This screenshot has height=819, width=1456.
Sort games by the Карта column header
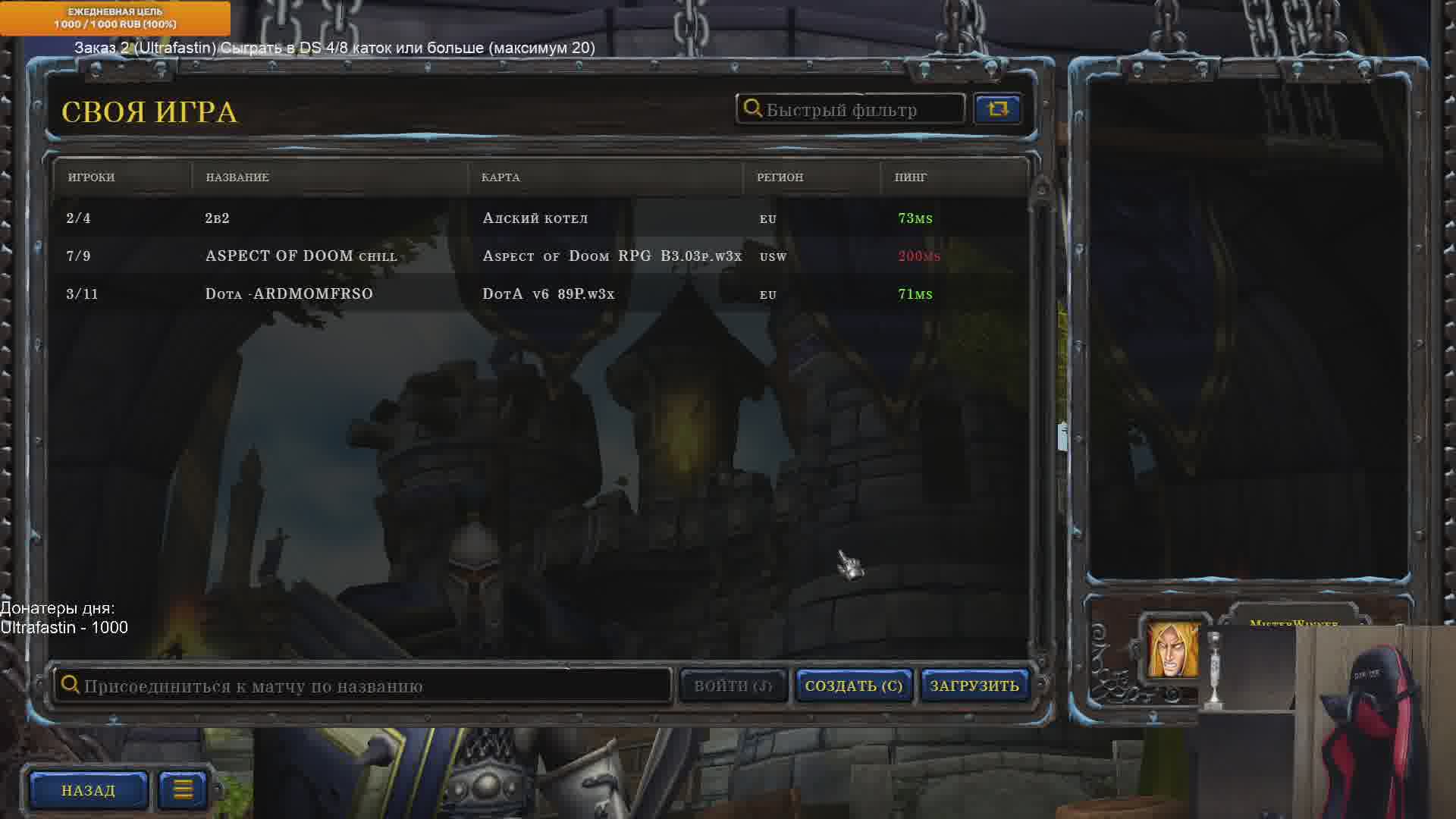[x=500, y=177]
